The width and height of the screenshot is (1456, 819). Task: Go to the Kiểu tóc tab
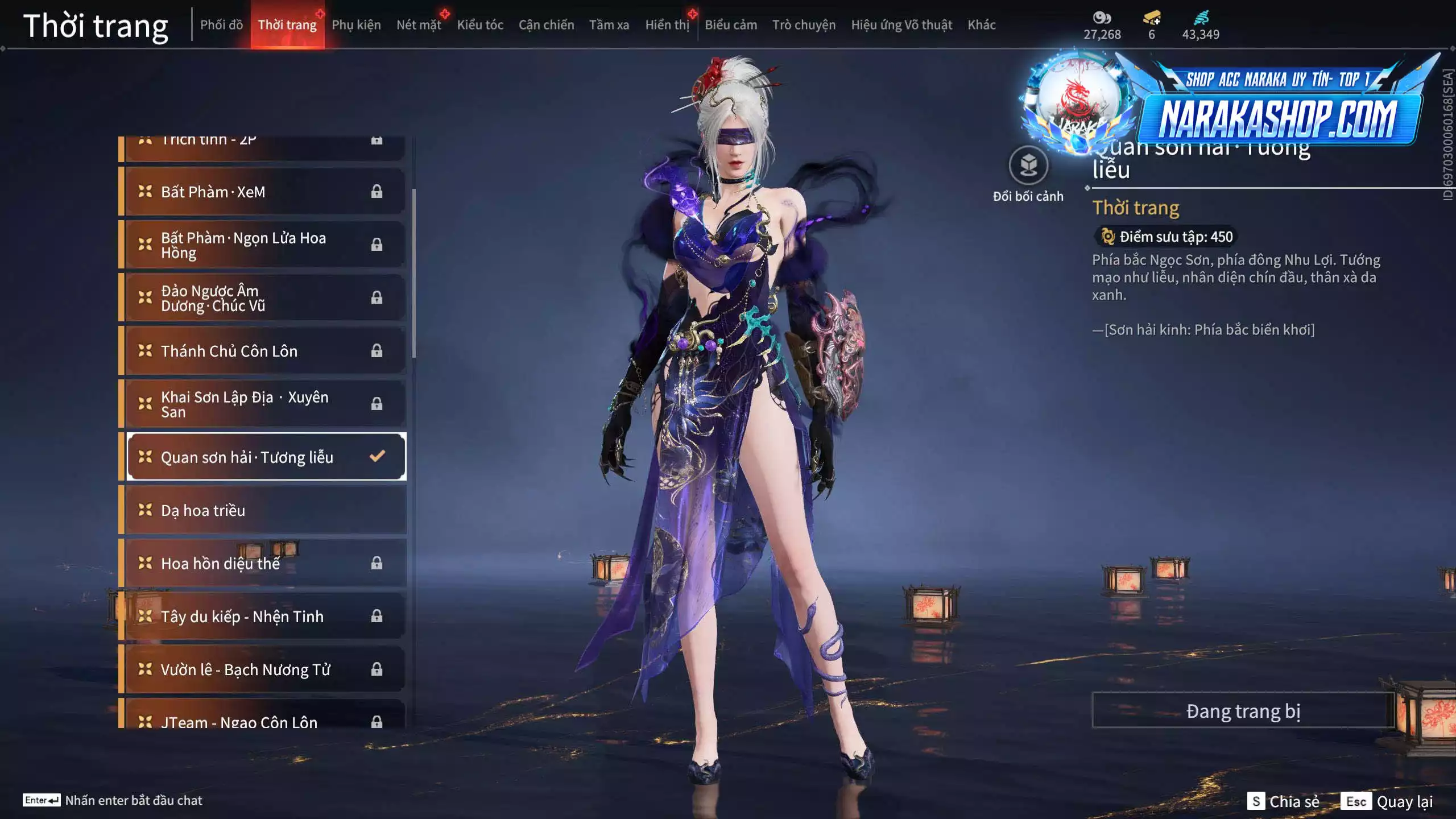tap(480, 25)
